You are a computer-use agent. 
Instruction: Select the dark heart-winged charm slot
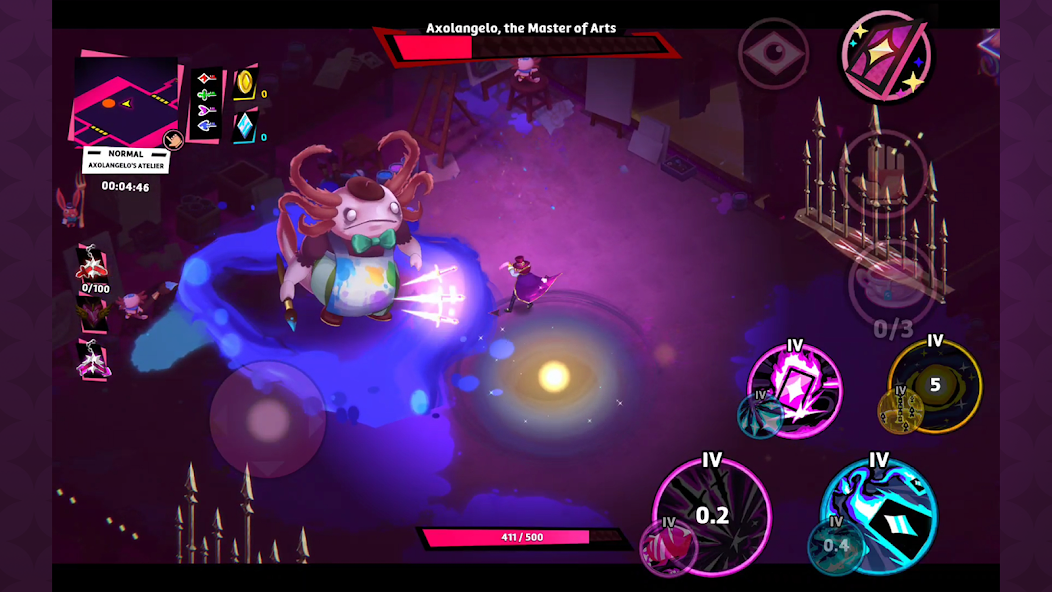(x=93, y=315)
